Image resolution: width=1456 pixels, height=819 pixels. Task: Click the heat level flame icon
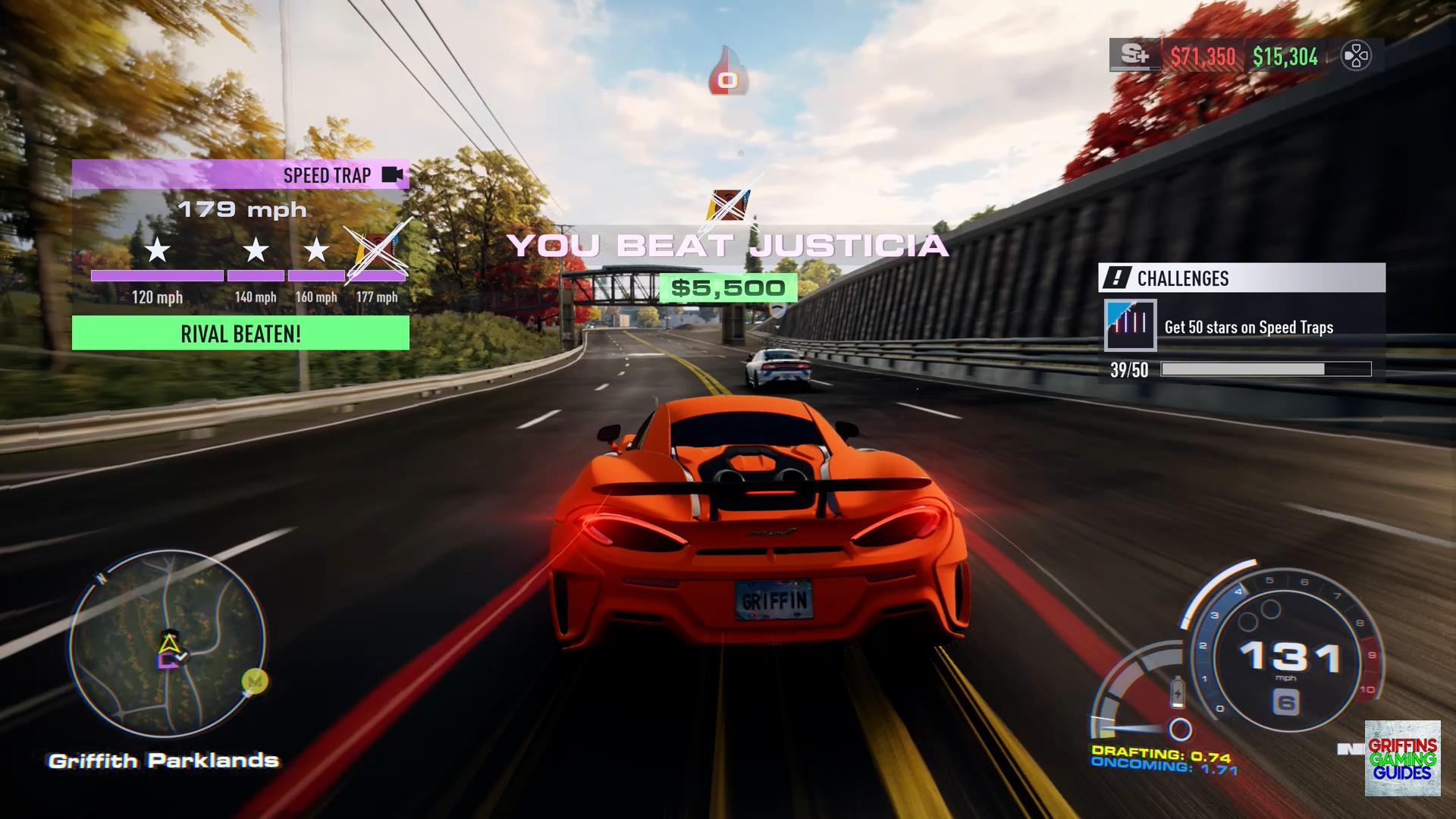[728, 72]
